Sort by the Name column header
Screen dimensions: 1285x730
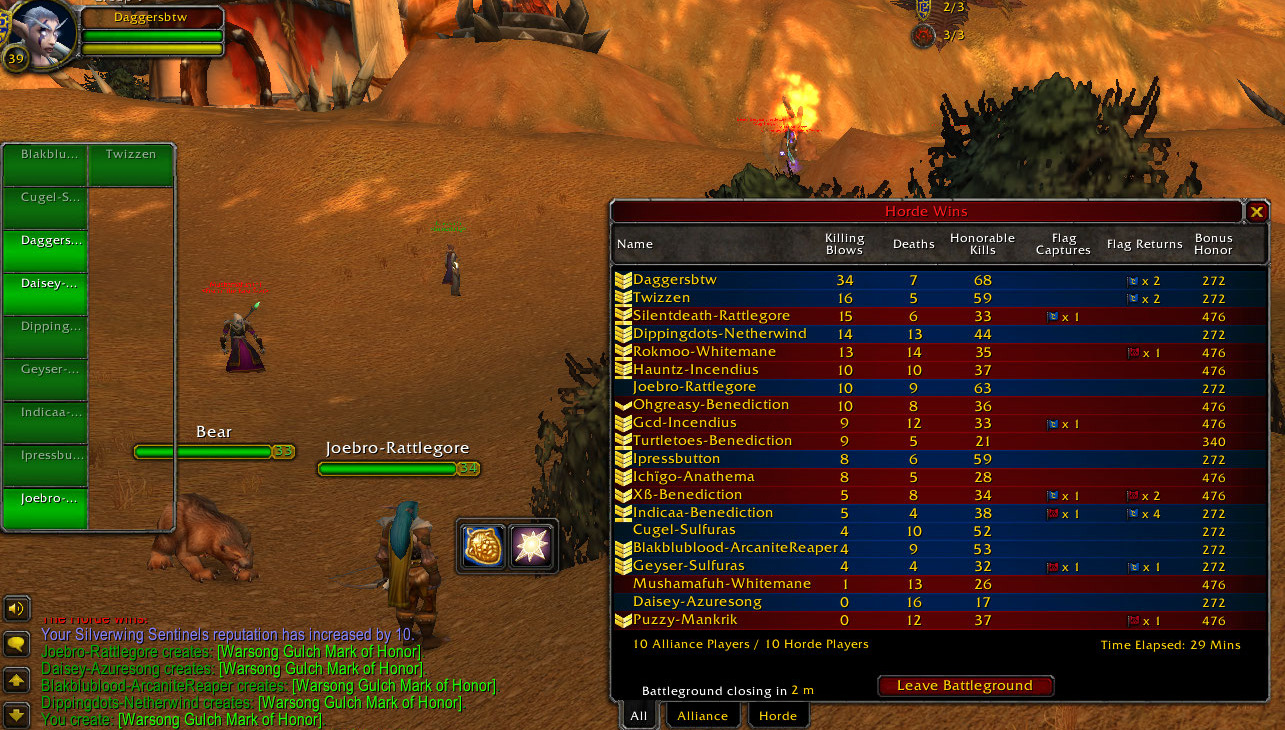click(635, 244)
